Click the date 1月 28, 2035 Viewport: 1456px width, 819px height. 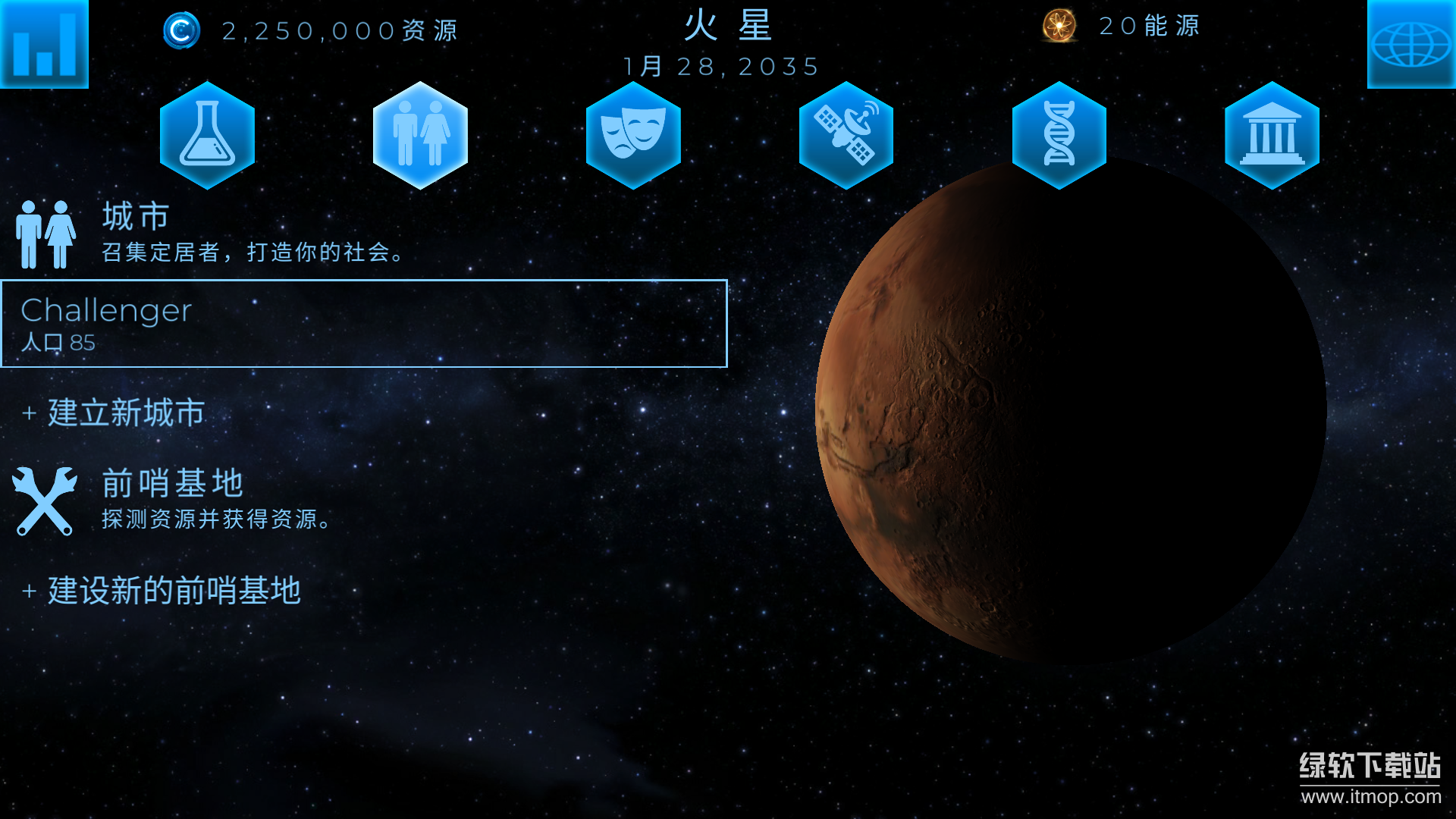click(720, 66)
